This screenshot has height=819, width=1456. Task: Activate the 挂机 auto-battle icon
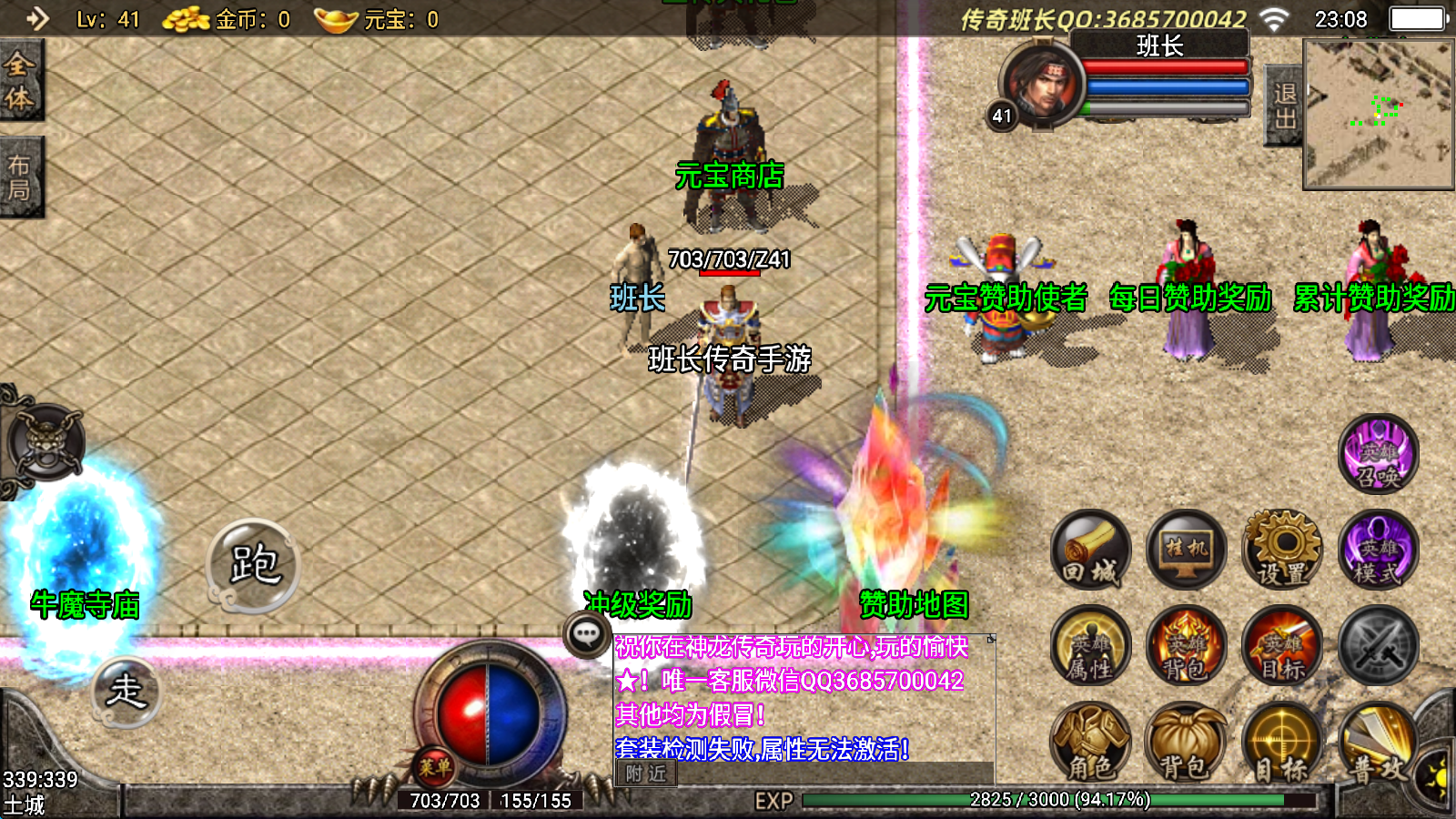pyautogui.click(x=1185, y=551)
